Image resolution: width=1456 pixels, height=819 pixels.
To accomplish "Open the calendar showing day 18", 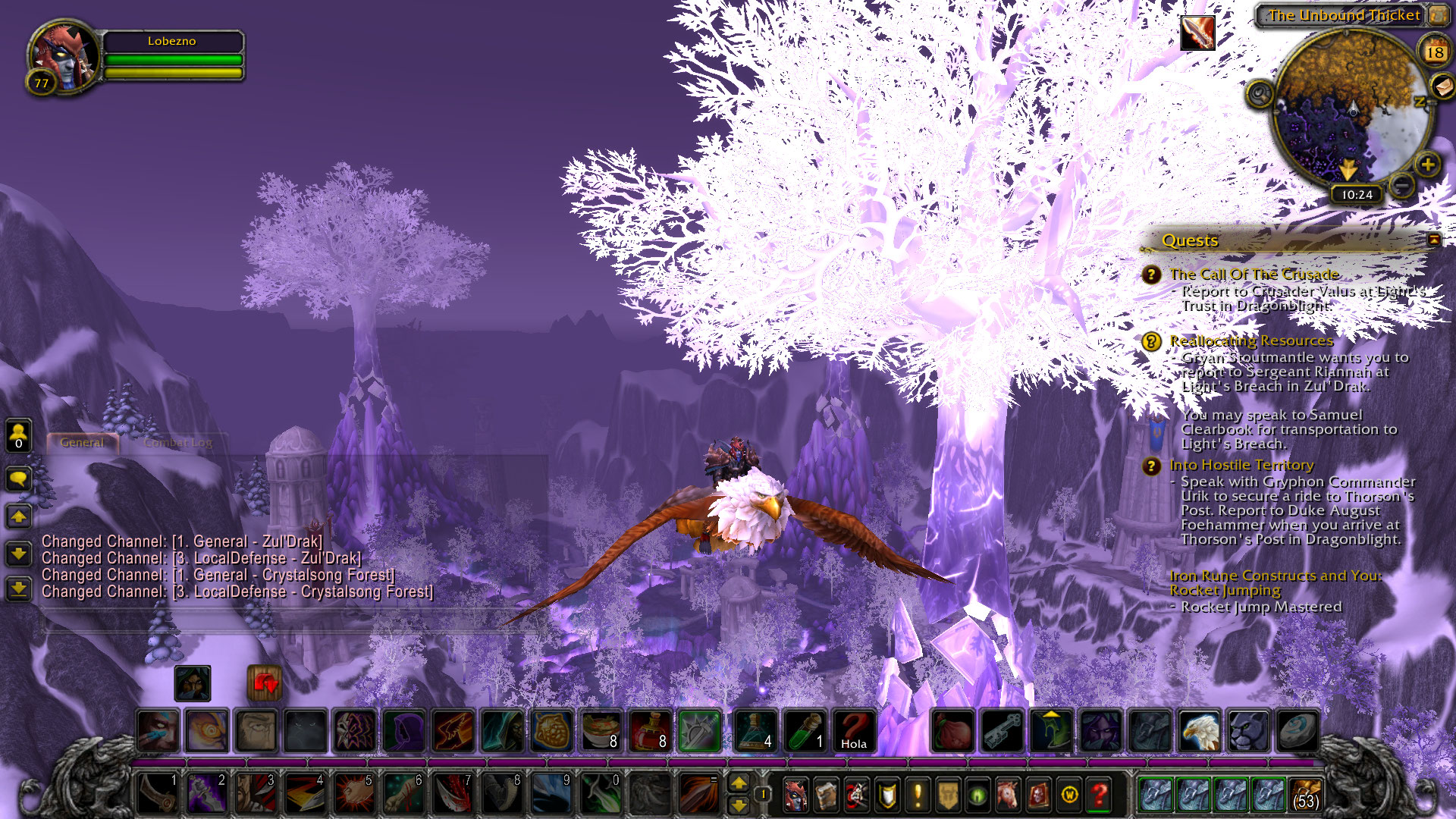I will coord(1434,52).
